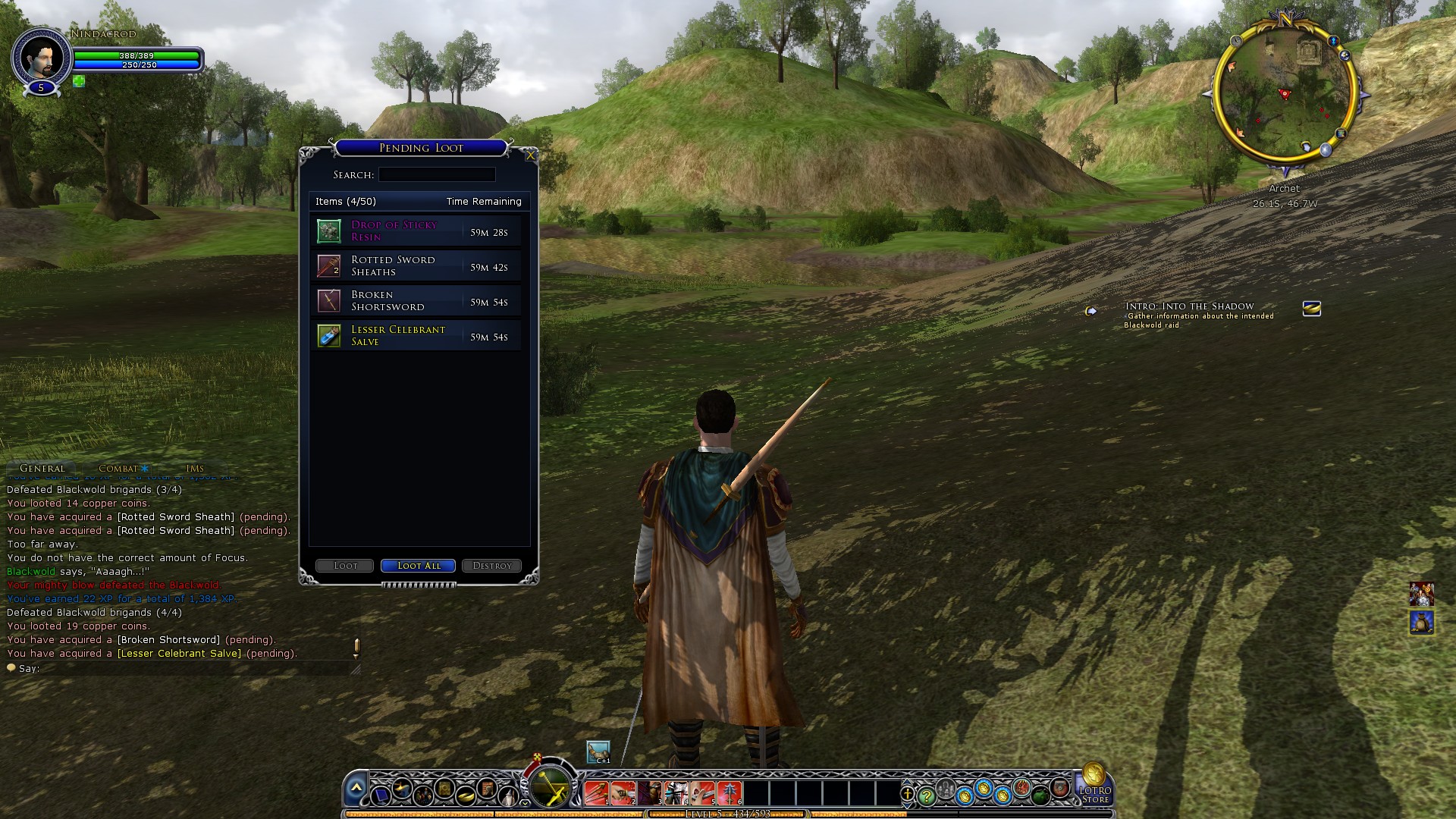Show the General chat tab
The height and width of the screenshot is (819, 1456).
pyautogui.click(x=42, y=469)
